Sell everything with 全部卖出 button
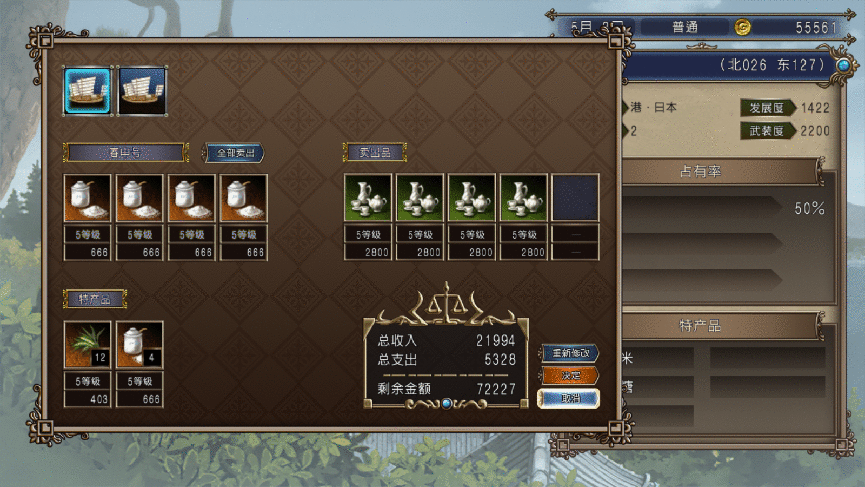This screenshot has width=865, height=487. (x=234, y=153)
